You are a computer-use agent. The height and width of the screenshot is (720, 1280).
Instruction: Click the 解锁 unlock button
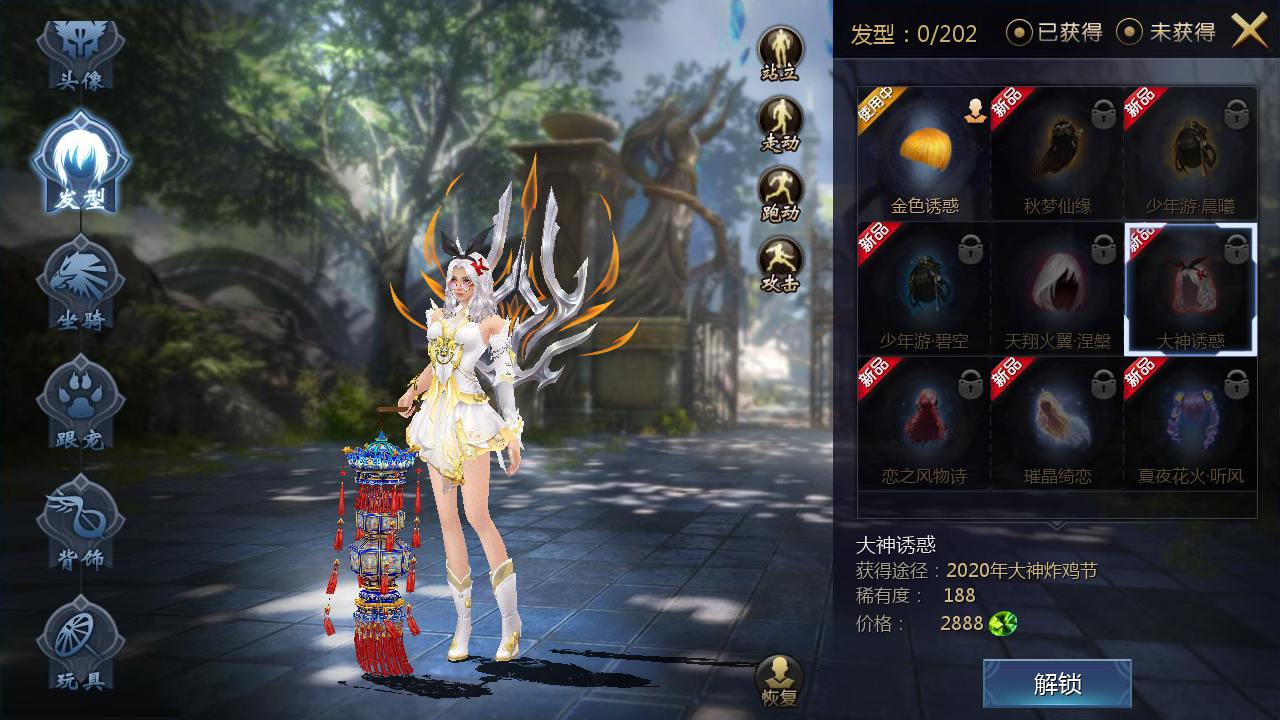coord(1057,684)
